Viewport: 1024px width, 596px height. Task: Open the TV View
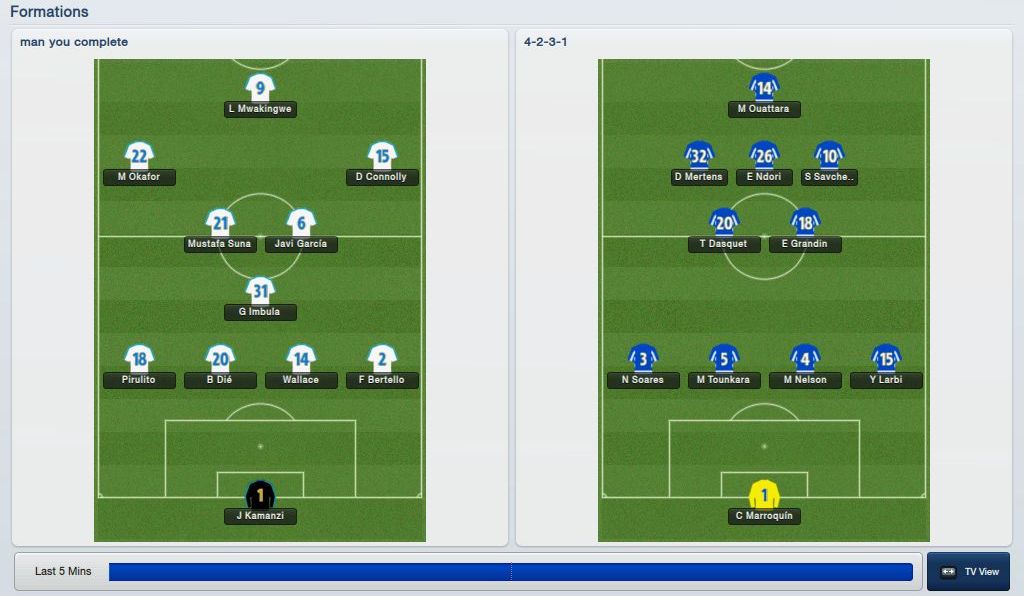click(x=968, y=572)
